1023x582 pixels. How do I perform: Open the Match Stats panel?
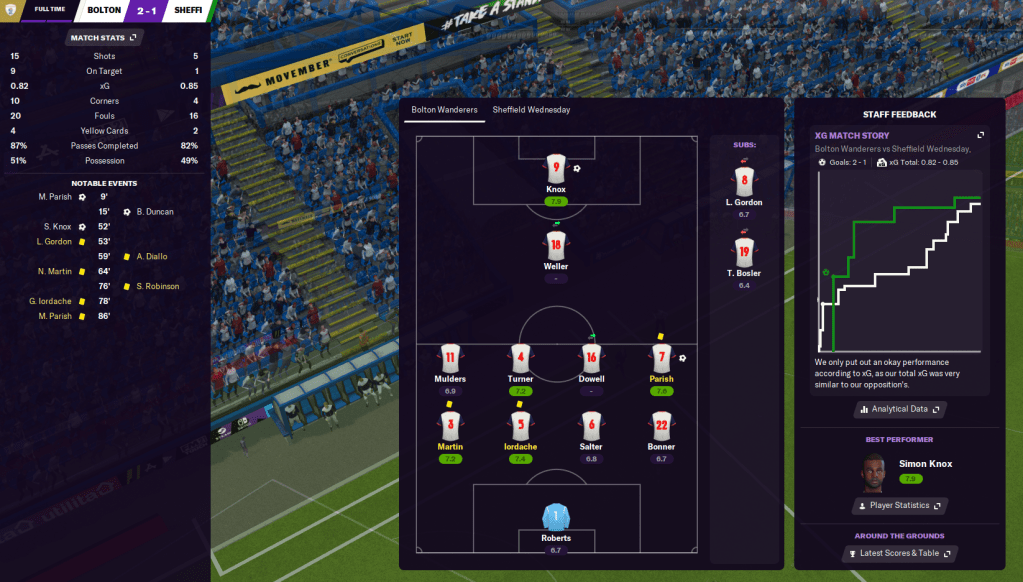pos(103,38)
